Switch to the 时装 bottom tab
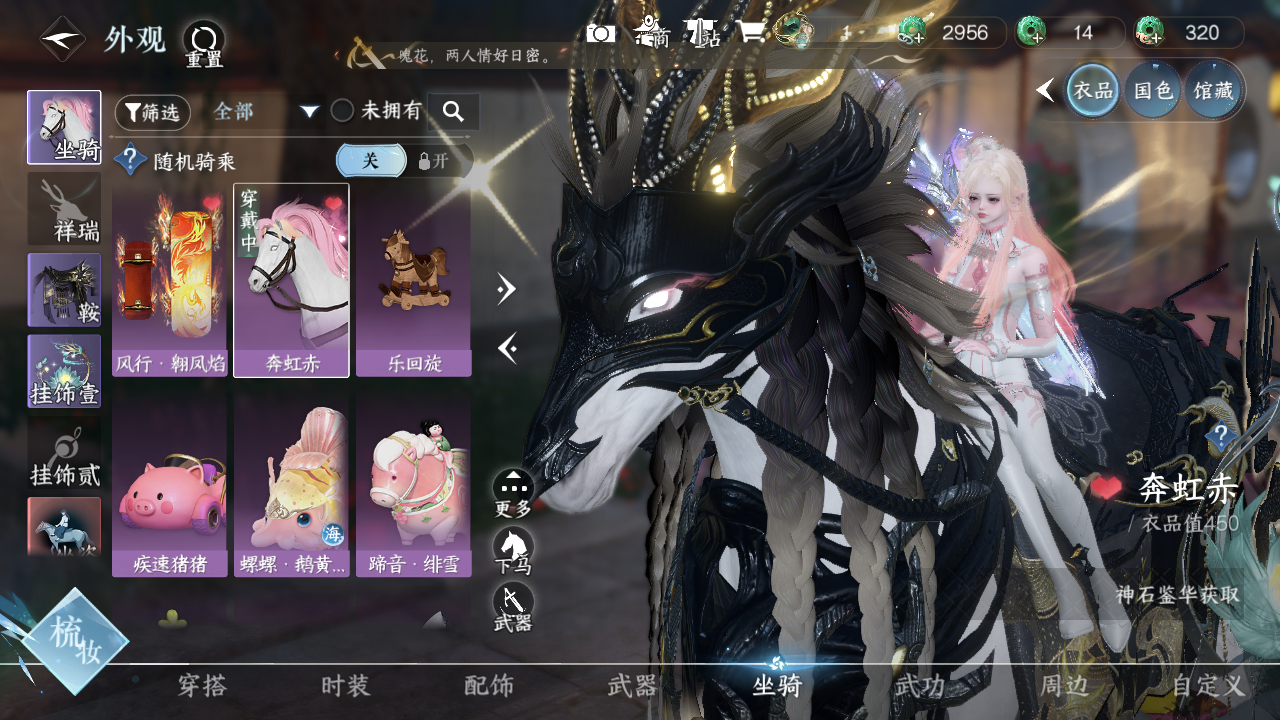This screenshot has height=720, width=1280. [345, 686]
